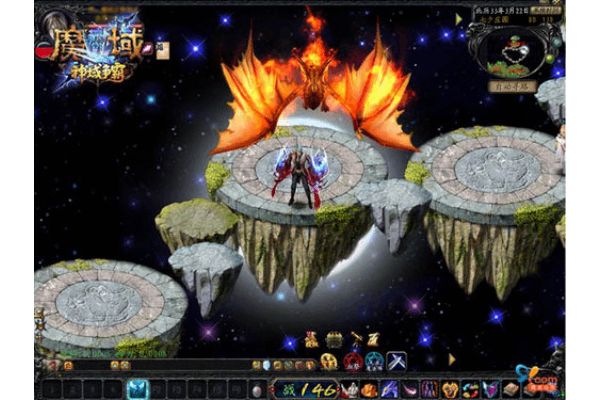
Task: Click the small scroll icon near the logo
Action: point(162,49)
